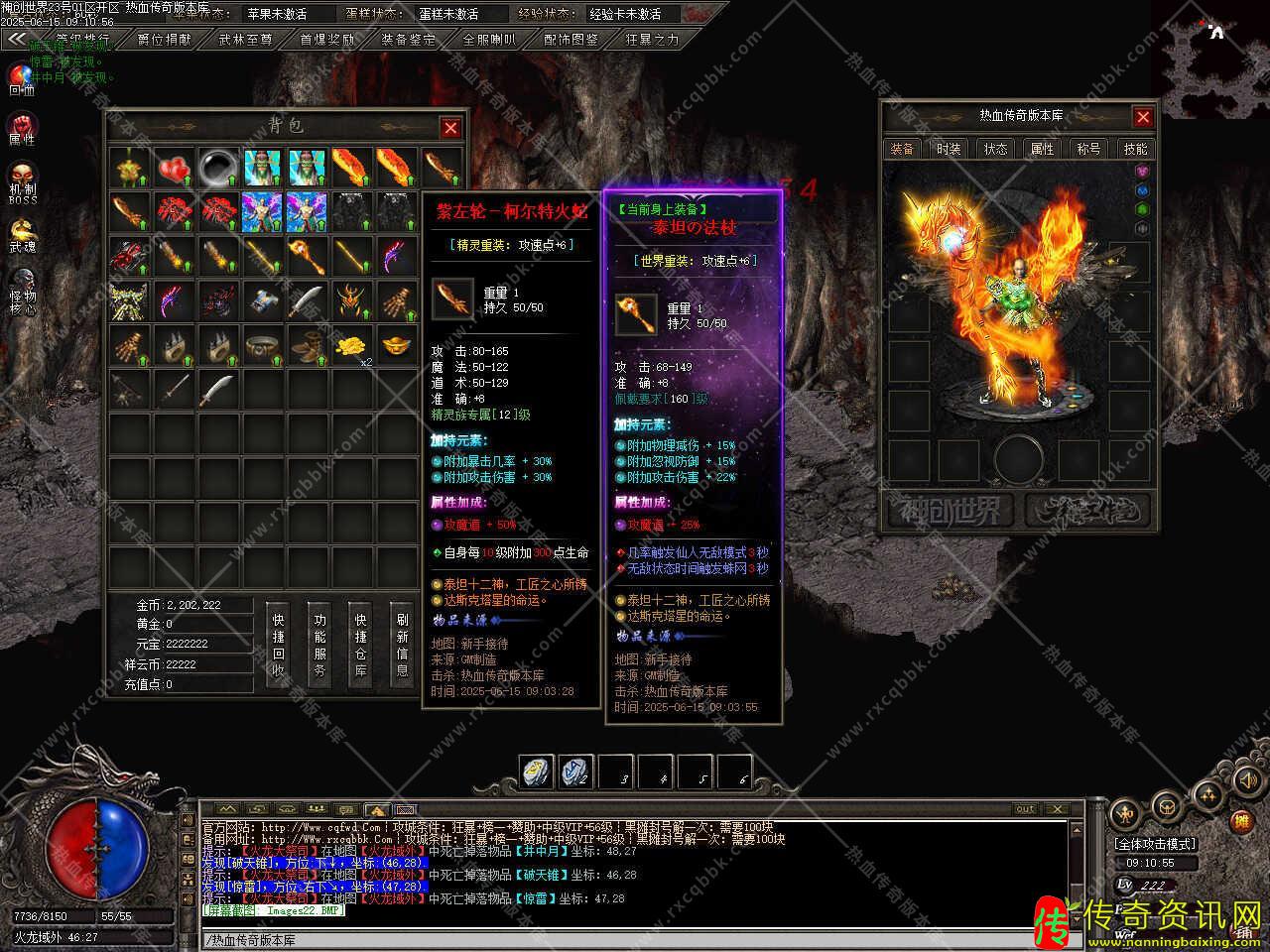Viewport: 1270px width, 952px height.
Task: Select the 技能 skills tab
Action: (1135, 149)
